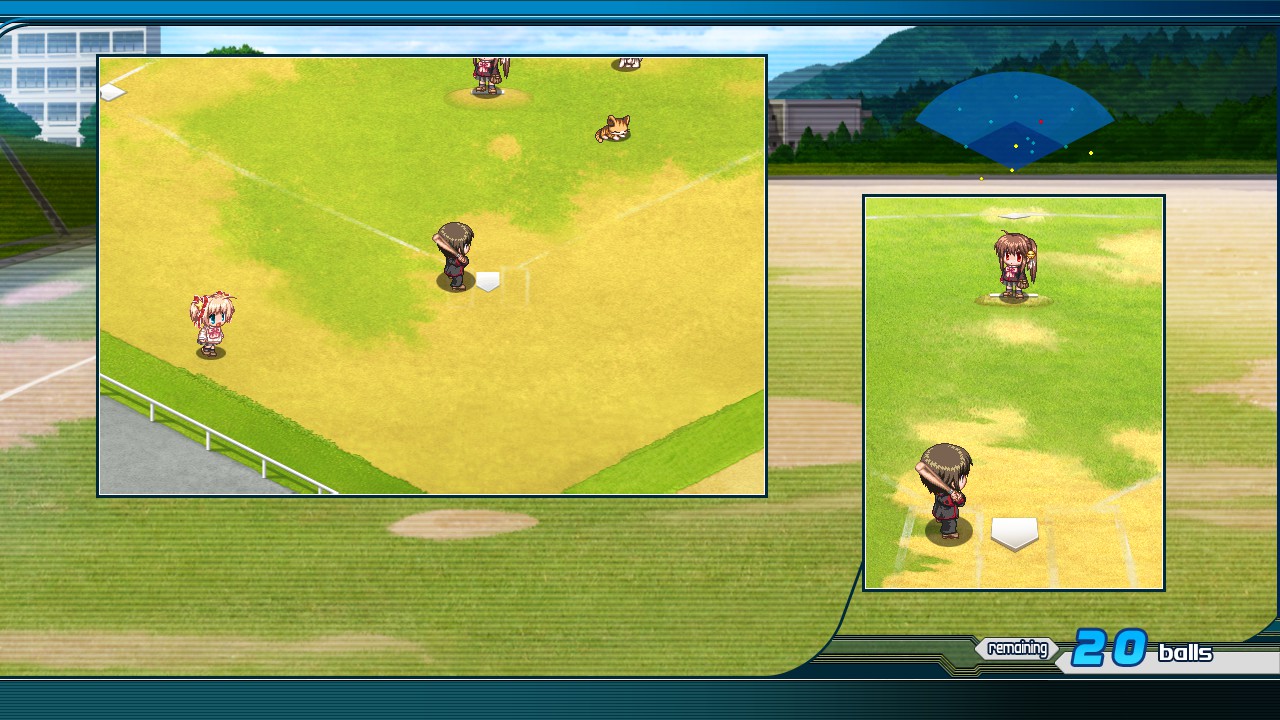Image resolution: width=1280 pixels, height=720 pixels.
Task: Click the 'remaining' label banner
Action: (1016, 649)
